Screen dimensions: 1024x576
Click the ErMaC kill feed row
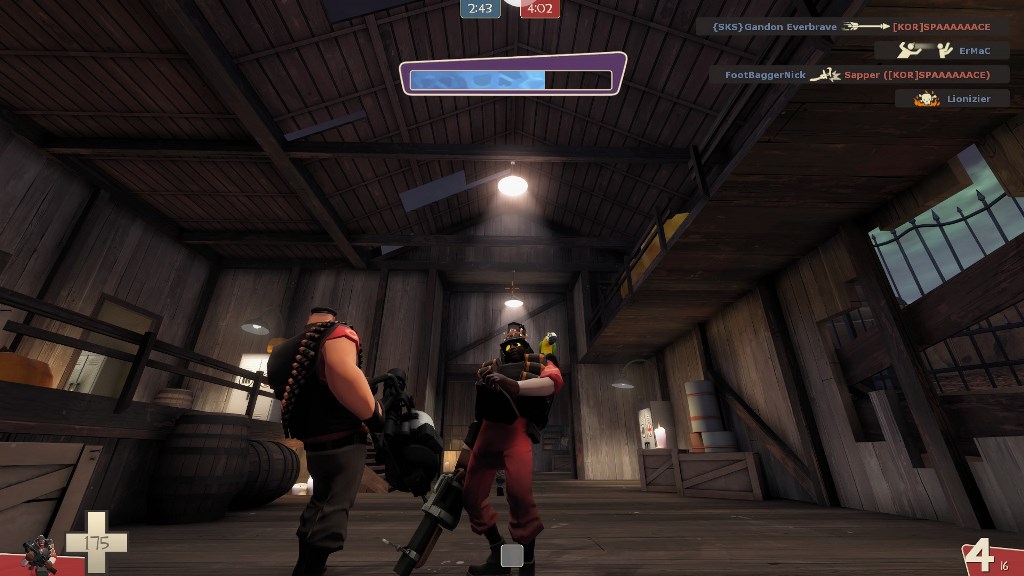(940, 50)
